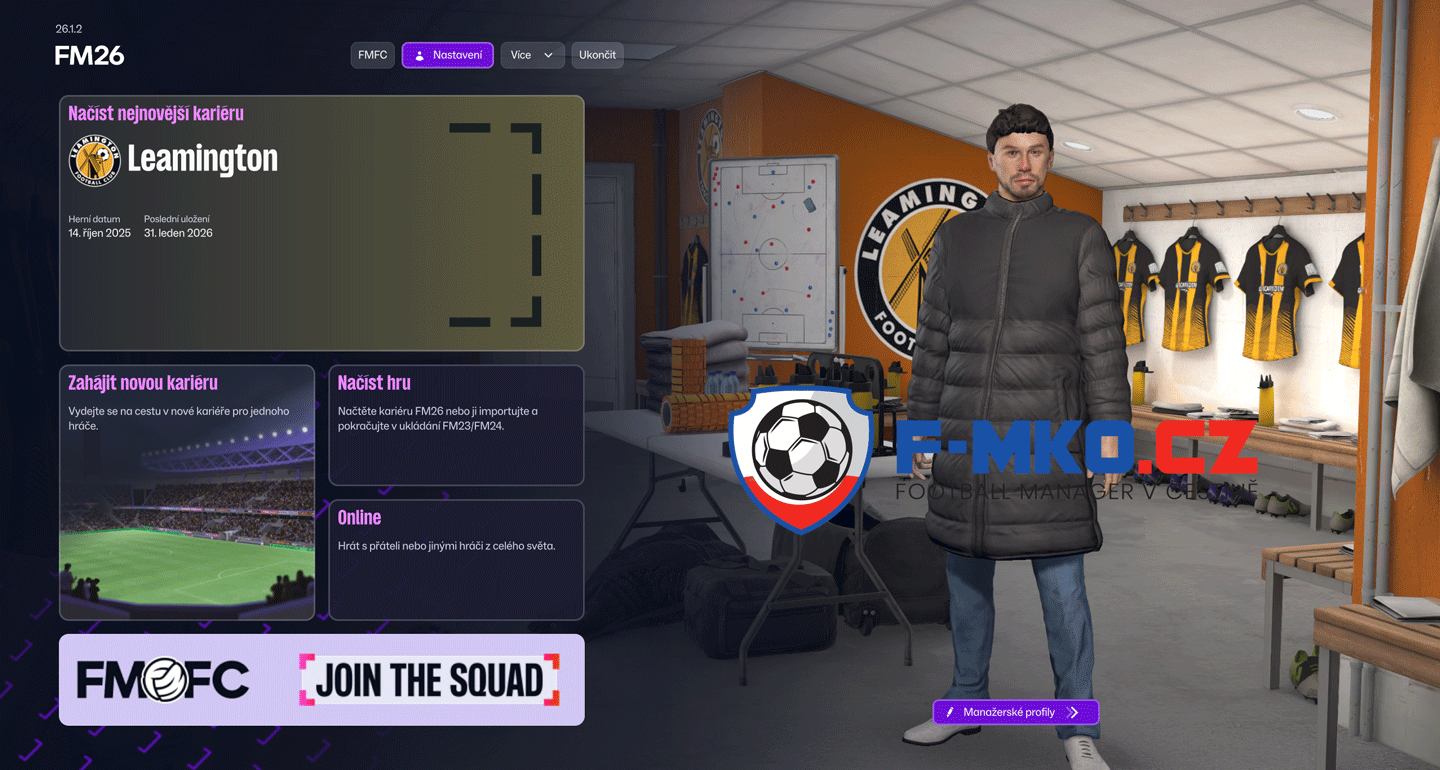Open the Načíst hru panel
This screenshot has height=770, width=1440.
[456, 425]
